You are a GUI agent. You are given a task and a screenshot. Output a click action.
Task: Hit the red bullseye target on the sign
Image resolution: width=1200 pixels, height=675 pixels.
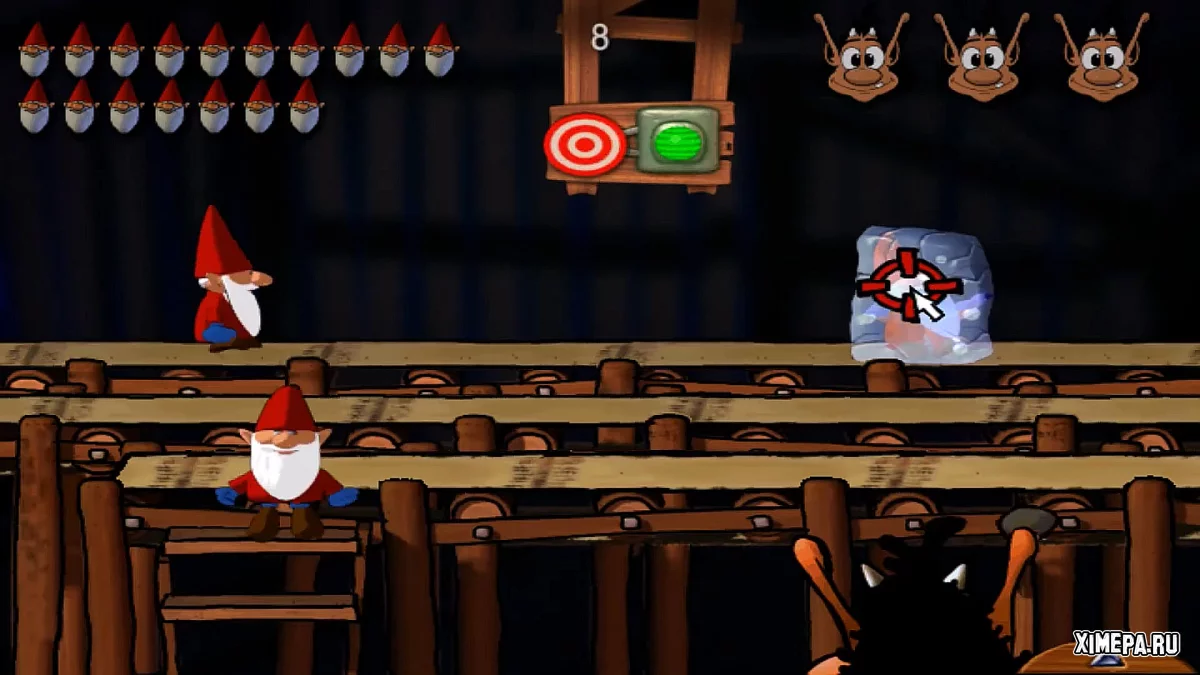click(x=585, y=145)
